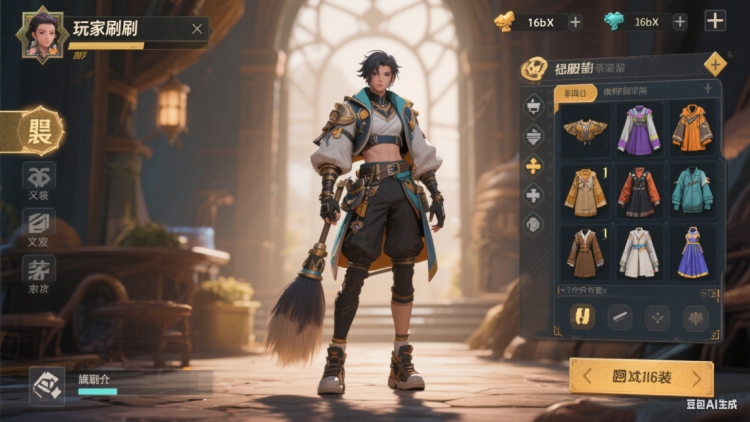Open the large gold hexagon category
Image resolution: width=750 pixels, height=422 pixels.
(41, 131)
